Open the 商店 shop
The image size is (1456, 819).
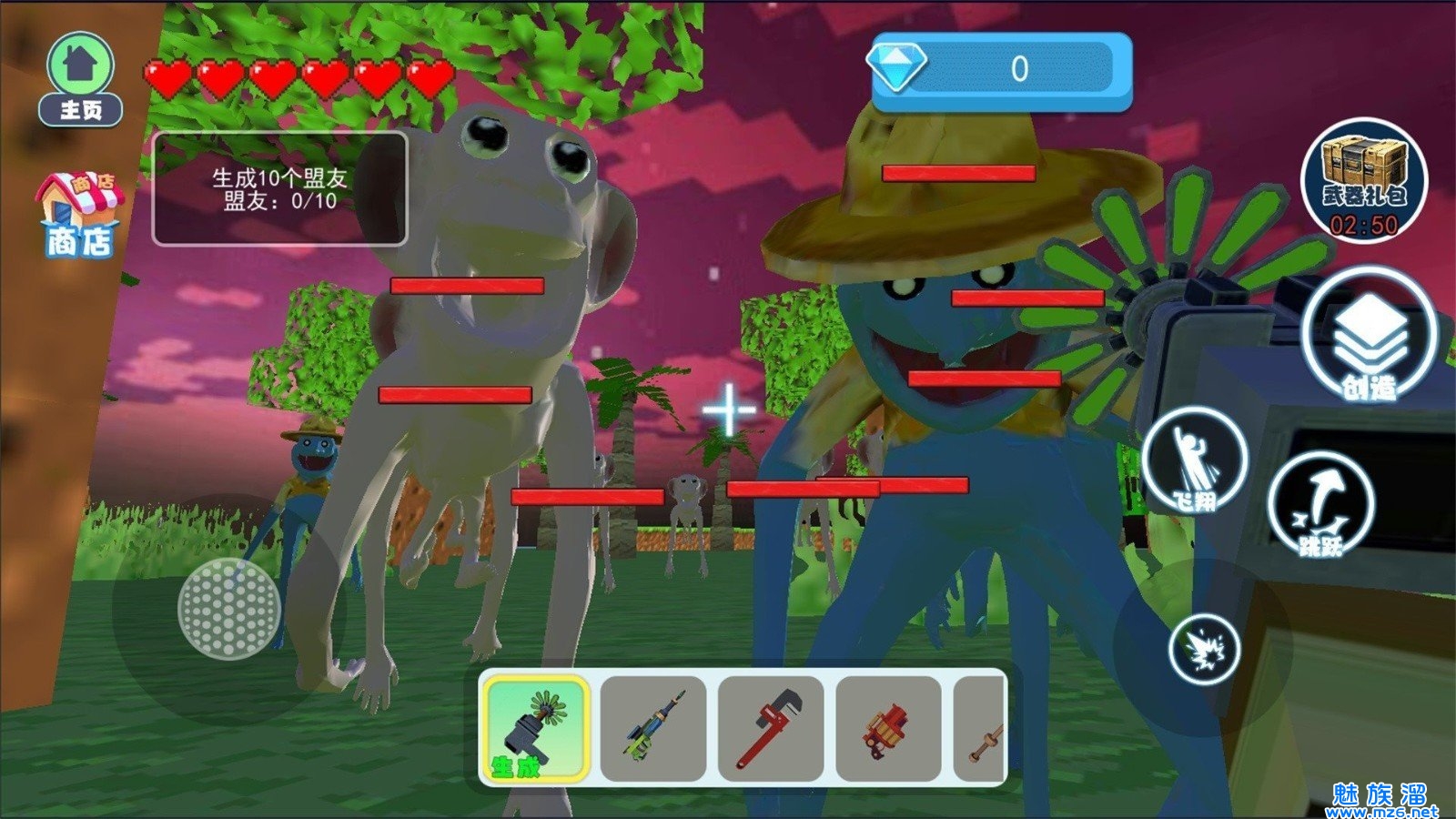point(79,216)
